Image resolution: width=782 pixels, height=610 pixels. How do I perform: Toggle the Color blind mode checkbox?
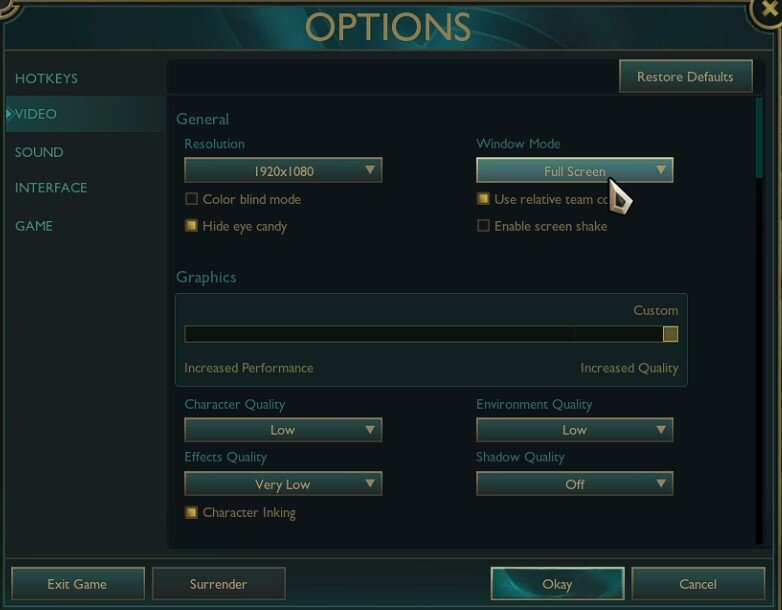click(191, 199)
